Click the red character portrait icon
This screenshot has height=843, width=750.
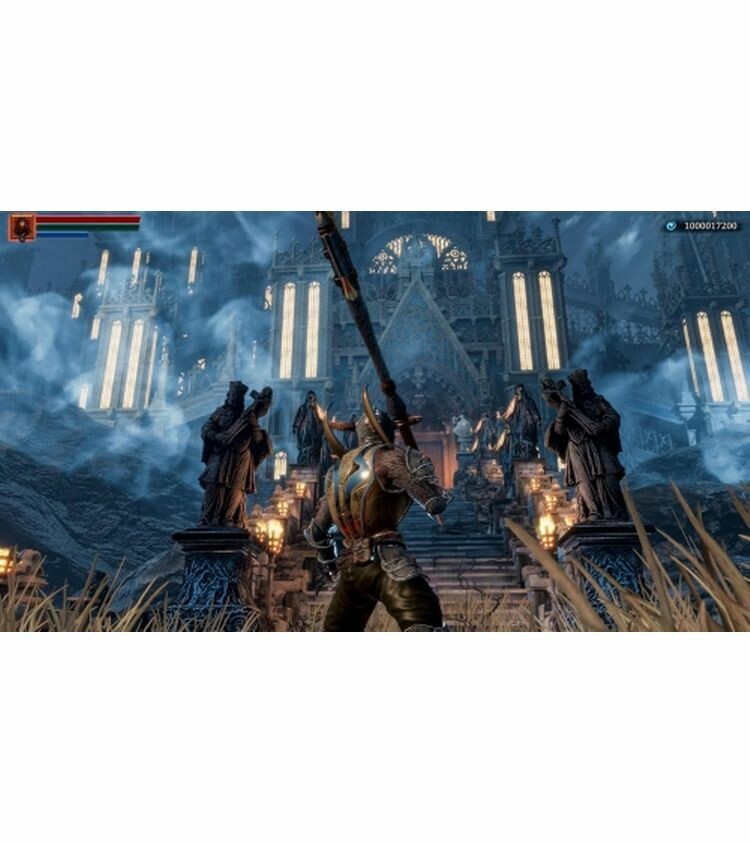click(x=21, y=227)
